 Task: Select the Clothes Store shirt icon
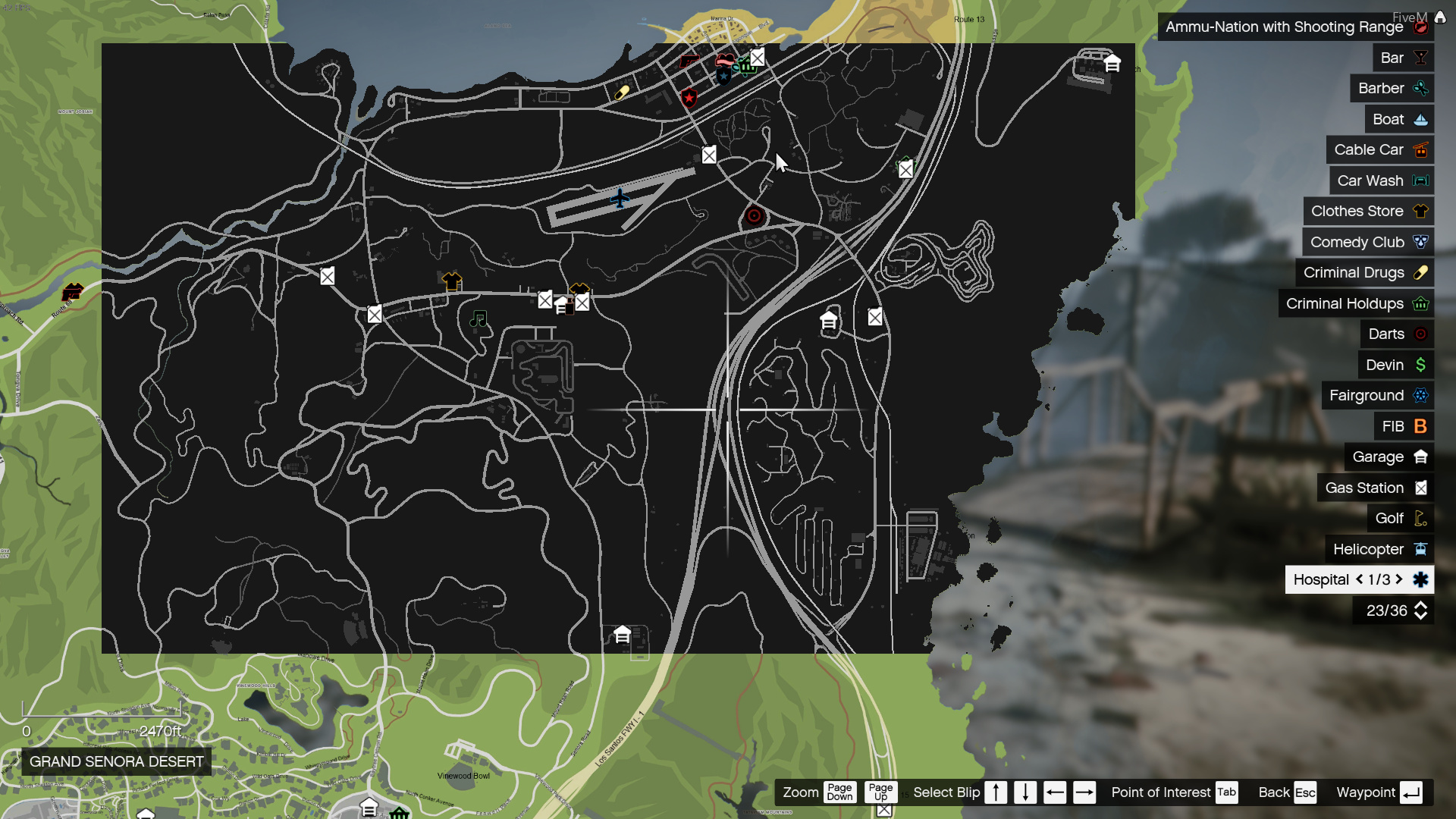[1420, 211]
